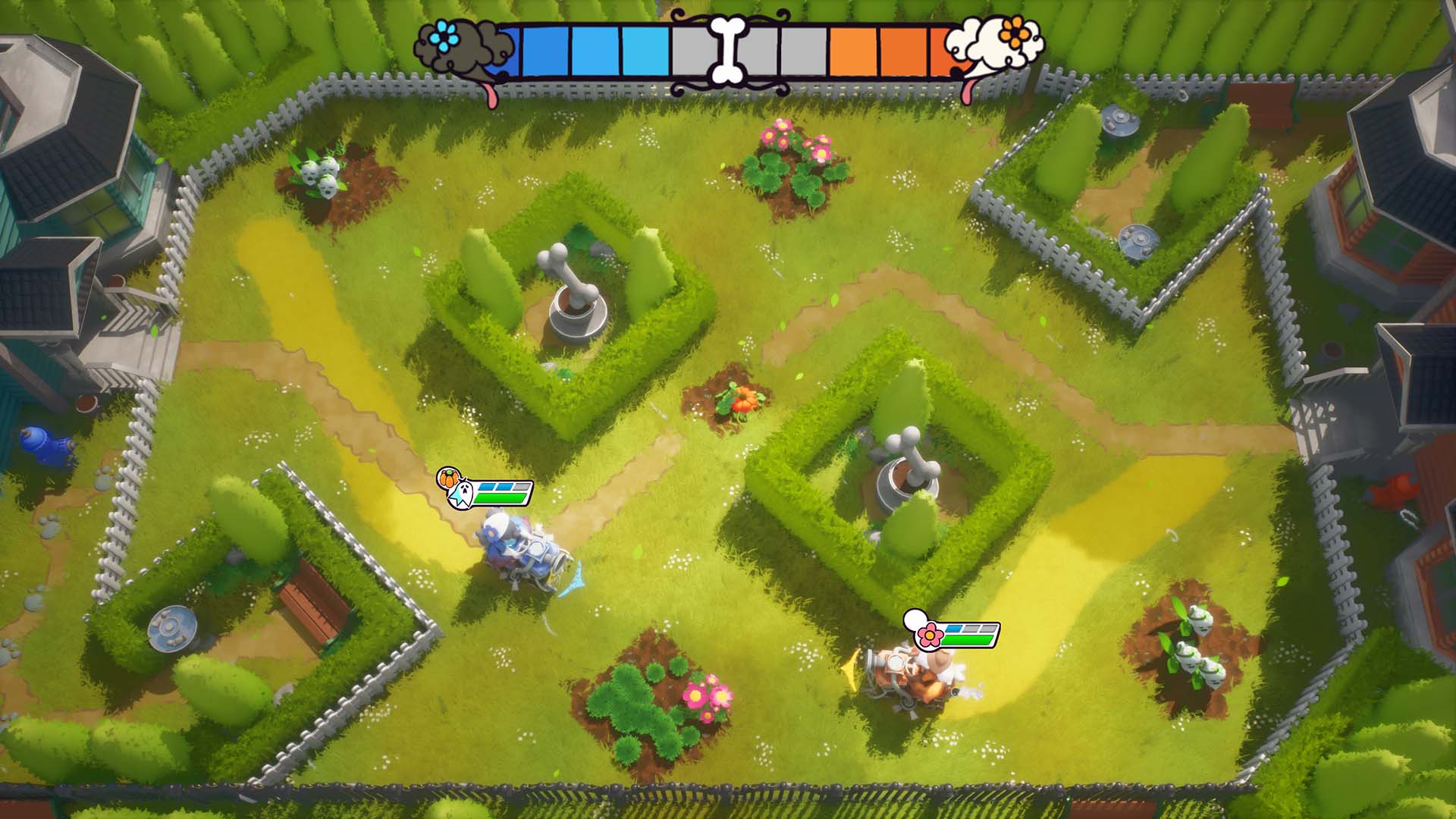Click the blue team dog emblem
This screenshot has width=1456, height=819.
pos(453,47)
